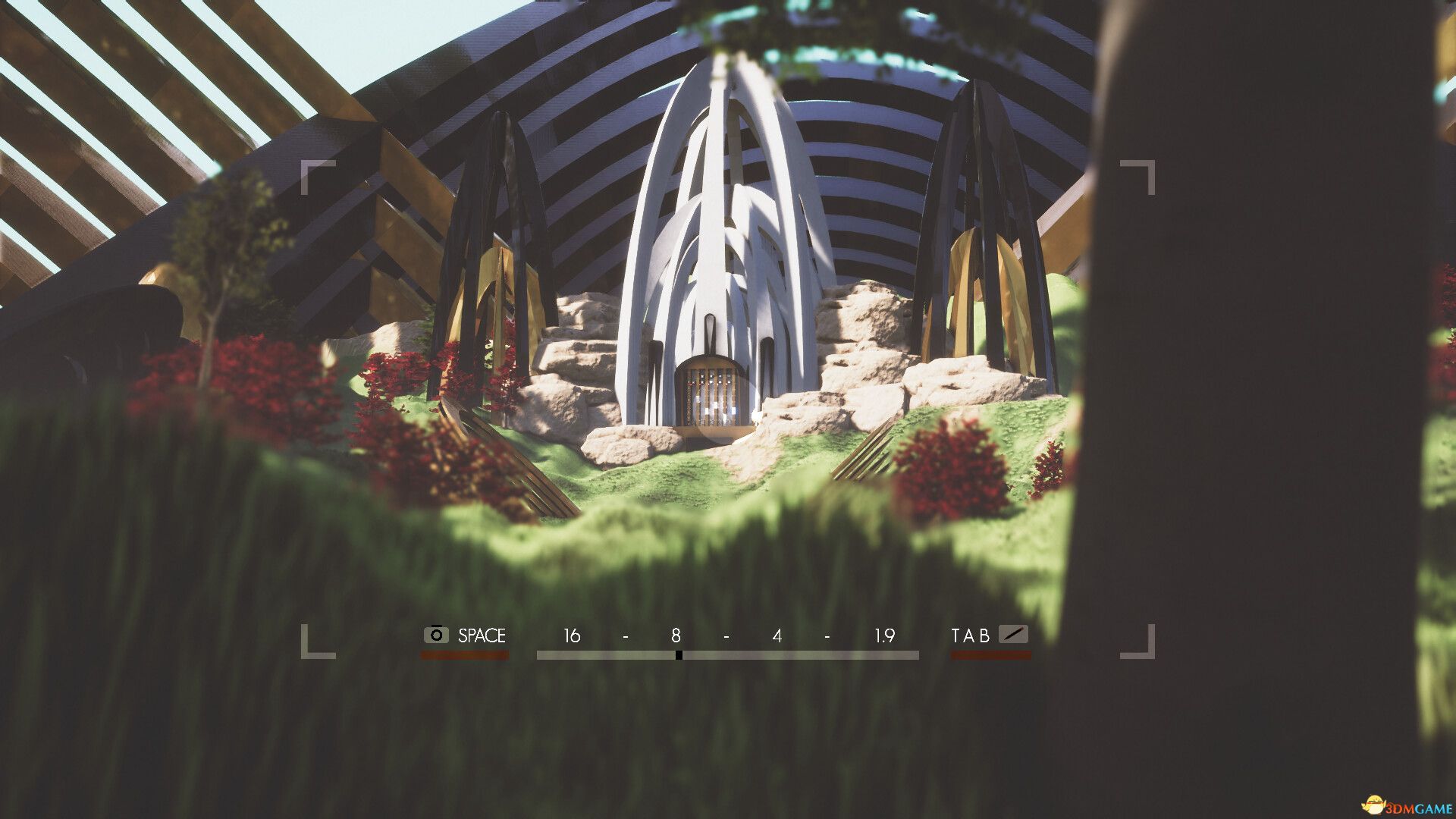Select the pencil sketch icon beside TAB

1014,635
